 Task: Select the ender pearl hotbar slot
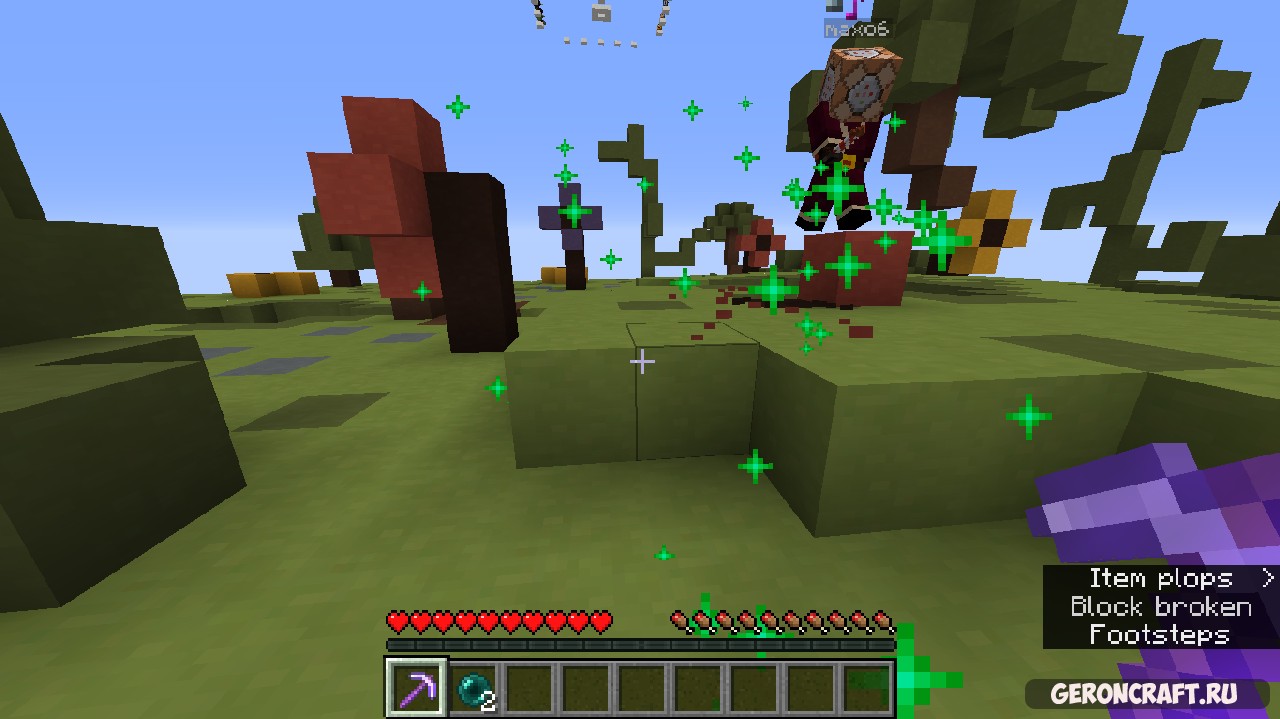[474, 689]
